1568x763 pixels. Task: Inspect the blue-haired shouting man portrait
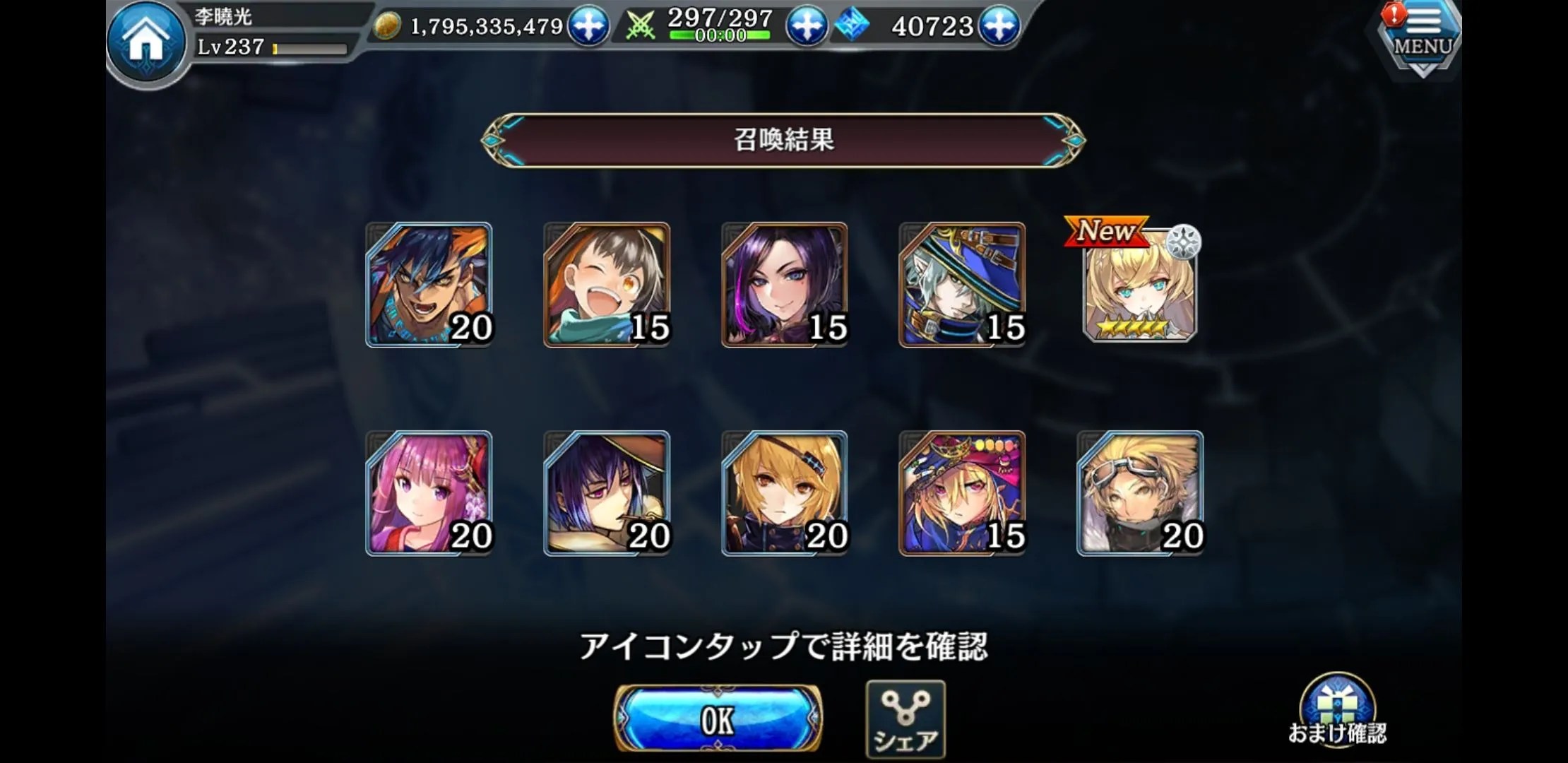point(429,285)
